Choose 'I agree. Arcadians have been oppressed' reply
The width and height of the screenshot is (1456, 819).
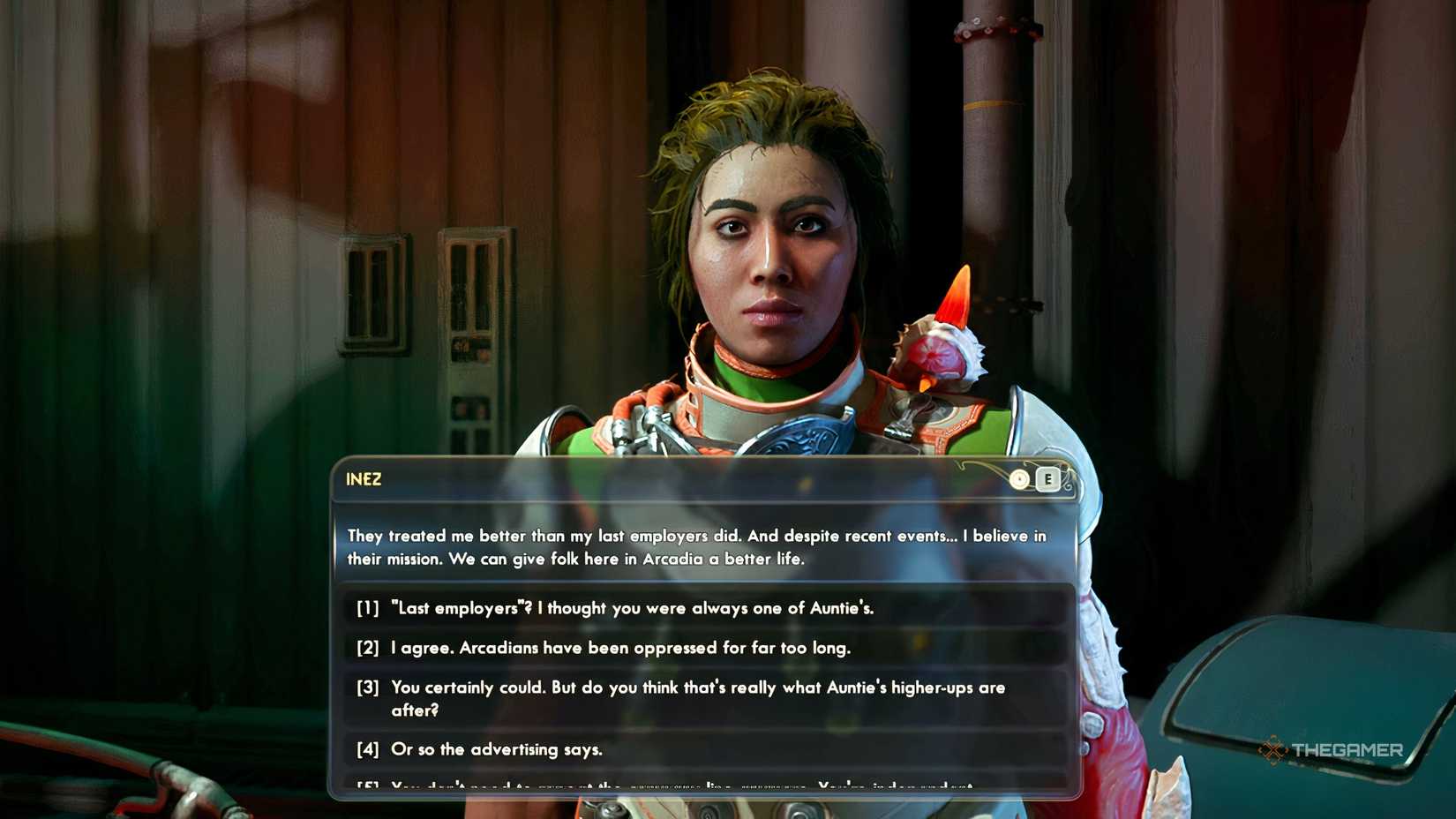pos(620,648)
